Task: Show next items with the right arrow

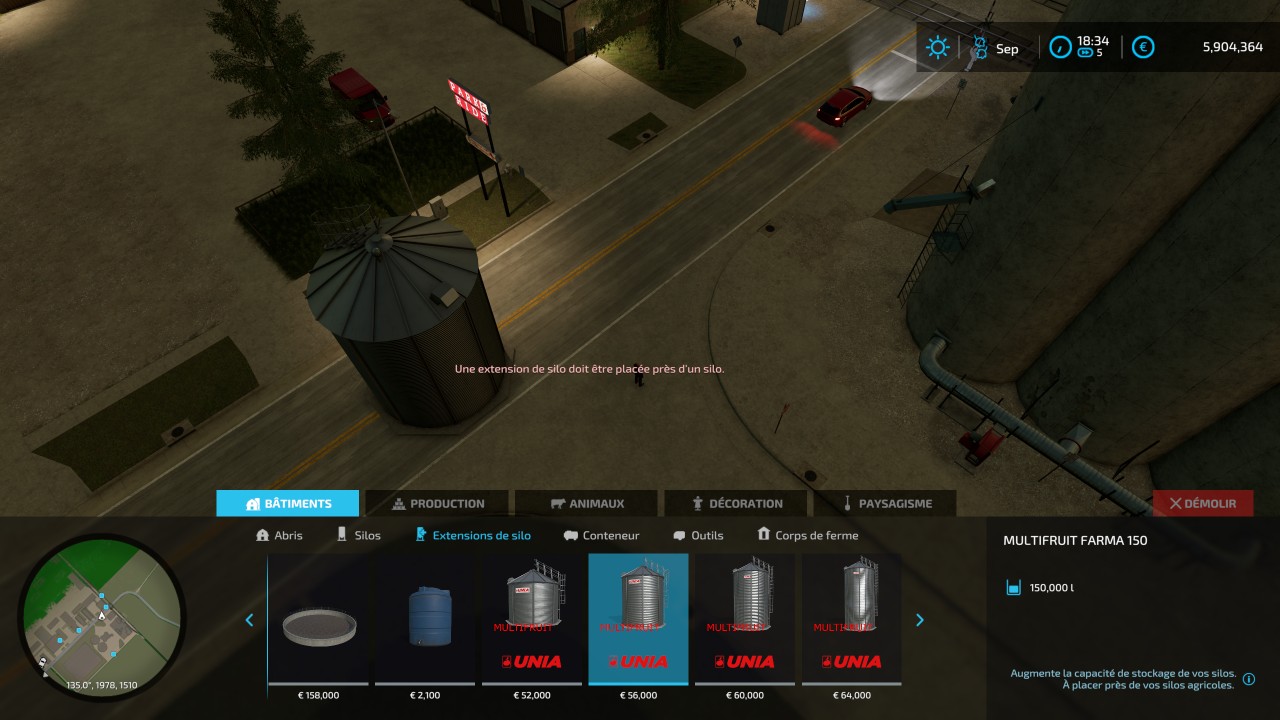Action: (920, 620)
